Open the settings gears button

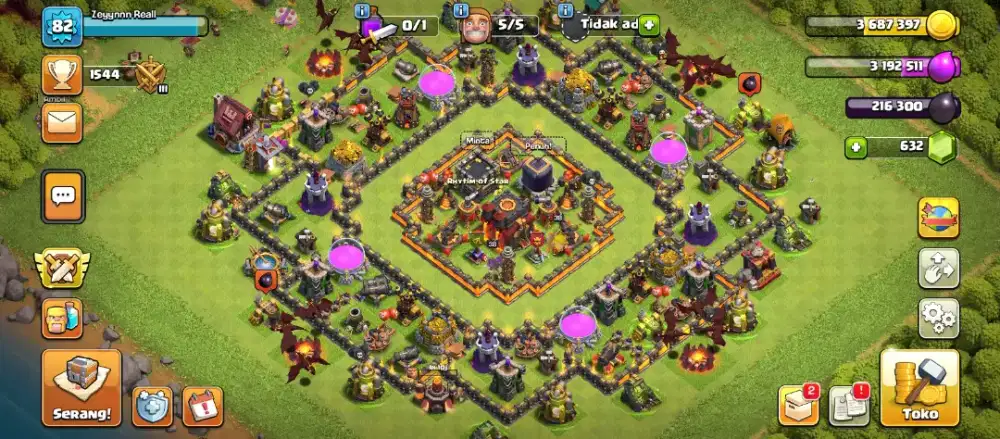coord(938,318)
